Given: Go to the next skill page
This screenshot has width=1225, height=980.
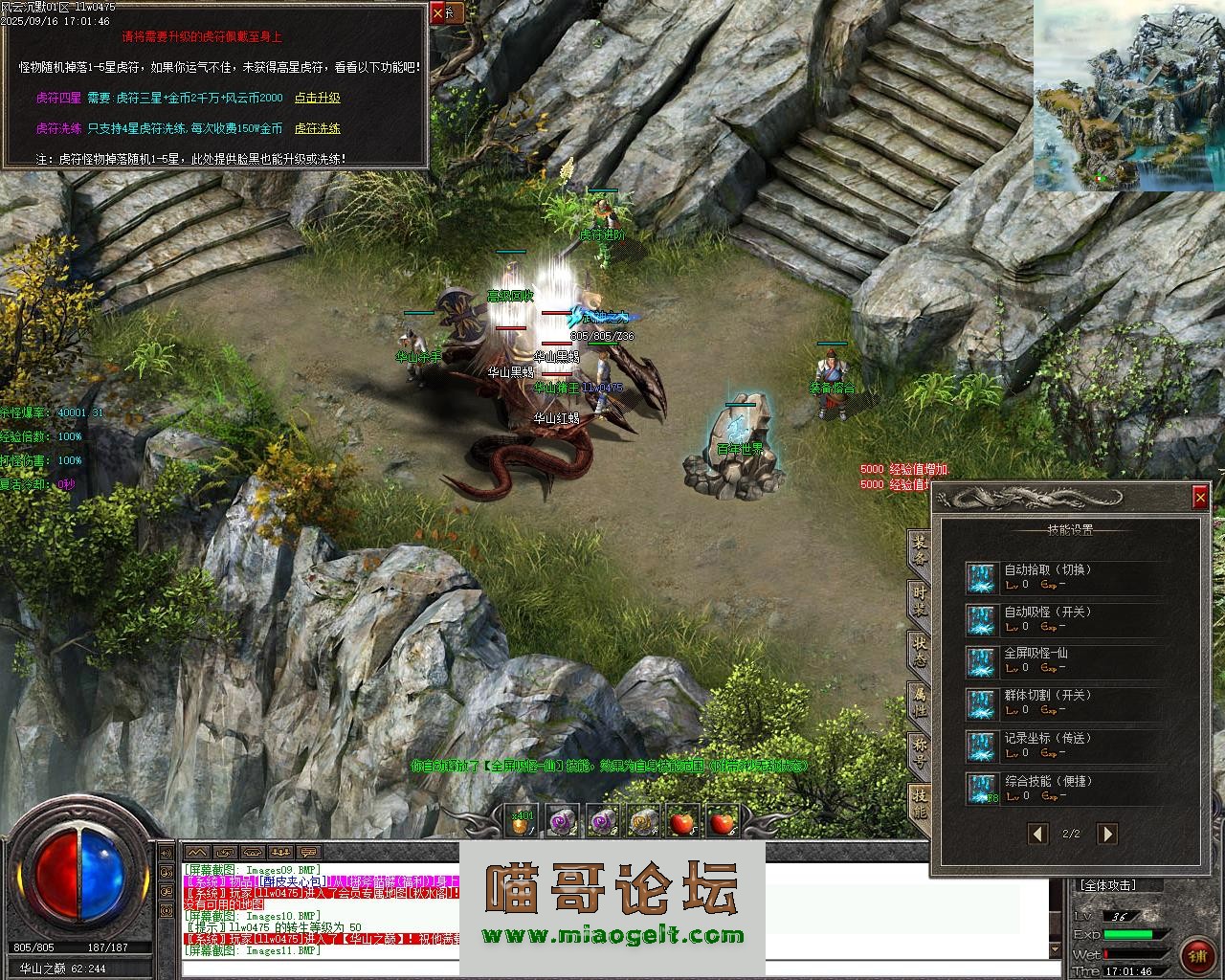Looking at the screenshot, I should (x=1106, y=834).
